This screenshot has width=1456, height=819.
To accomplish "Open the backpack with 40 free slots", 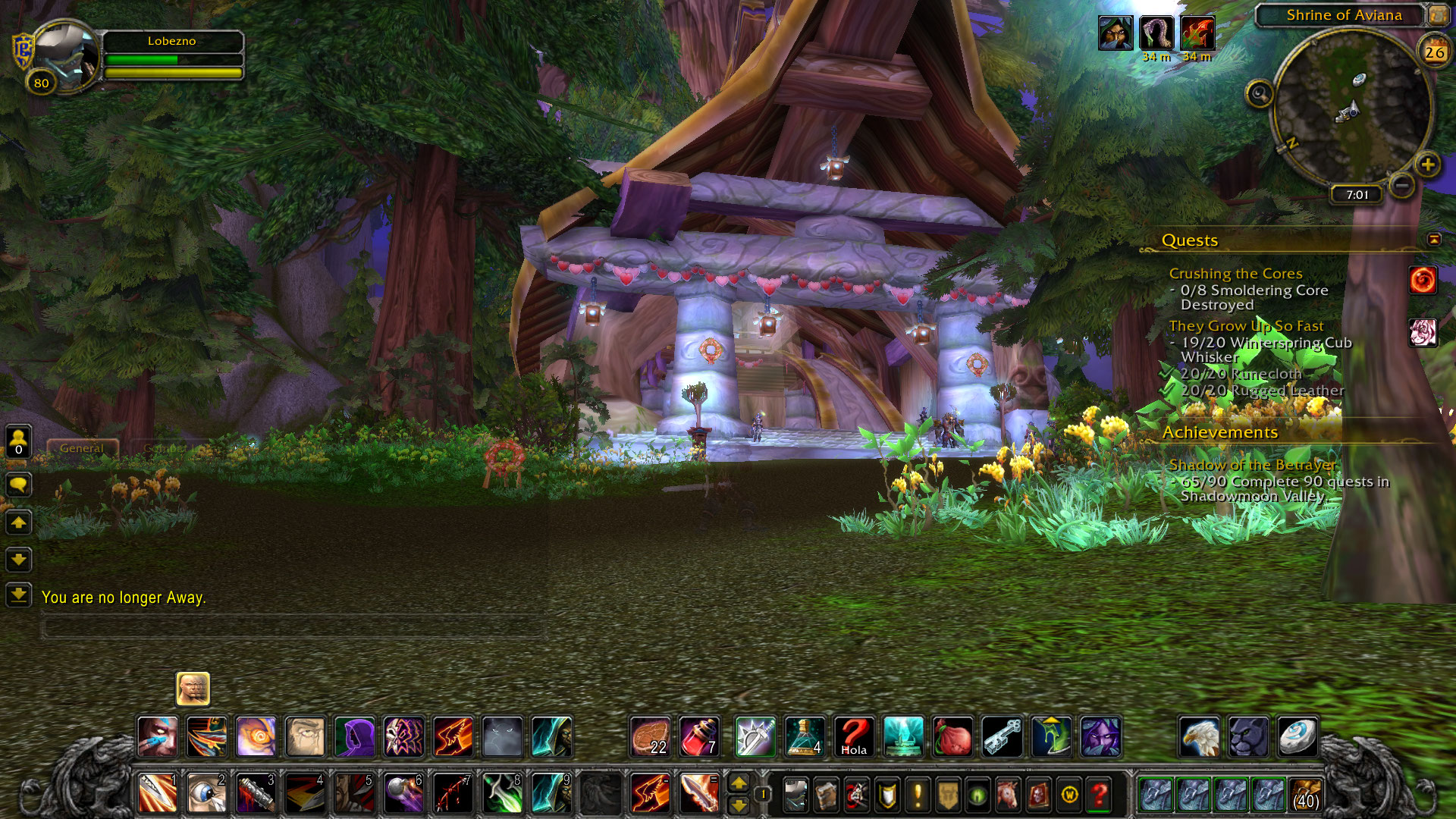I will click(1305, 795).
